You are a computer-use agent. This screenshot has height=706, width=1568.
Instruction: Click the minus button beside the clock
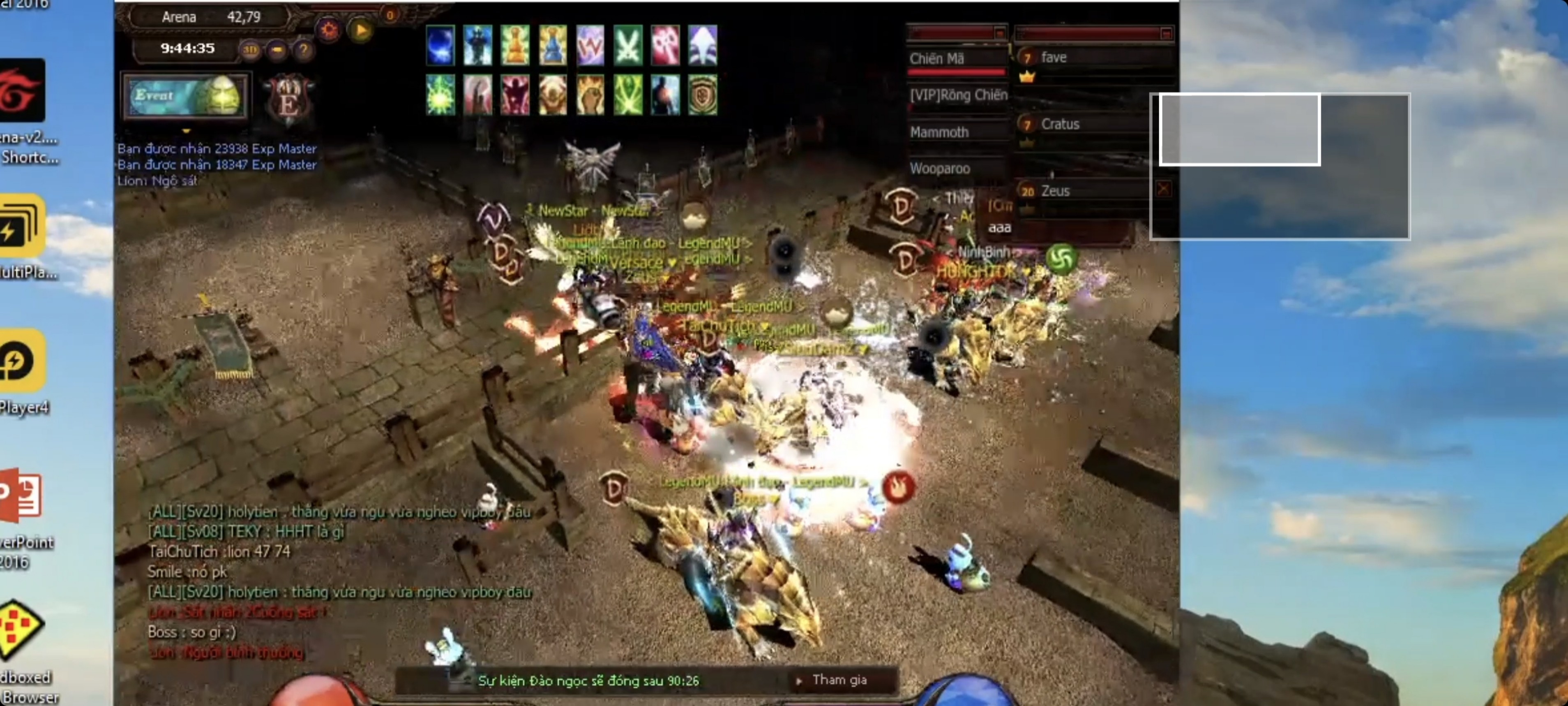point(277,49)
